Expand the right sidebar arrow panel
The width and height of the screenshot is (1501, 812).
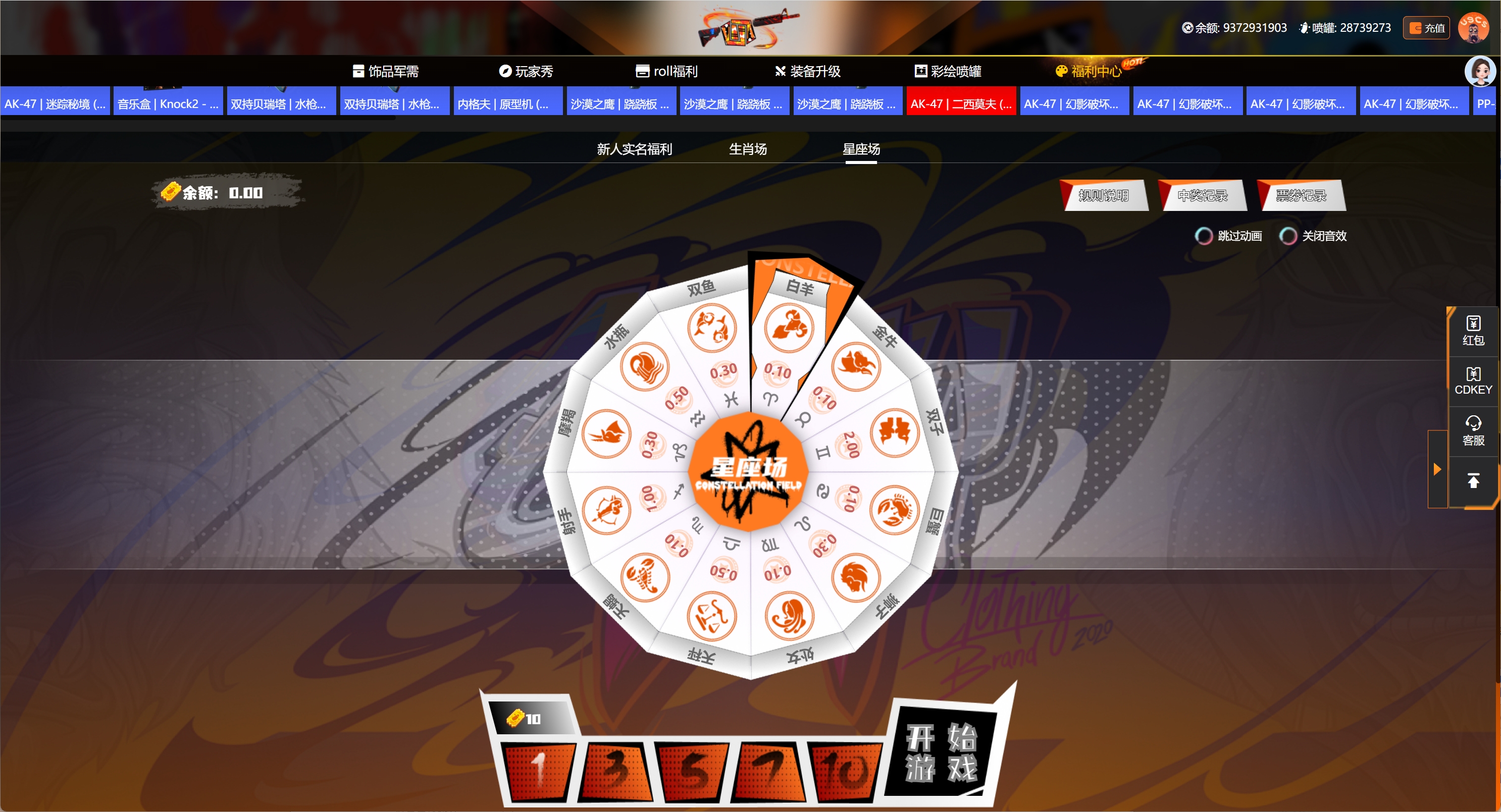point(1437,469)
